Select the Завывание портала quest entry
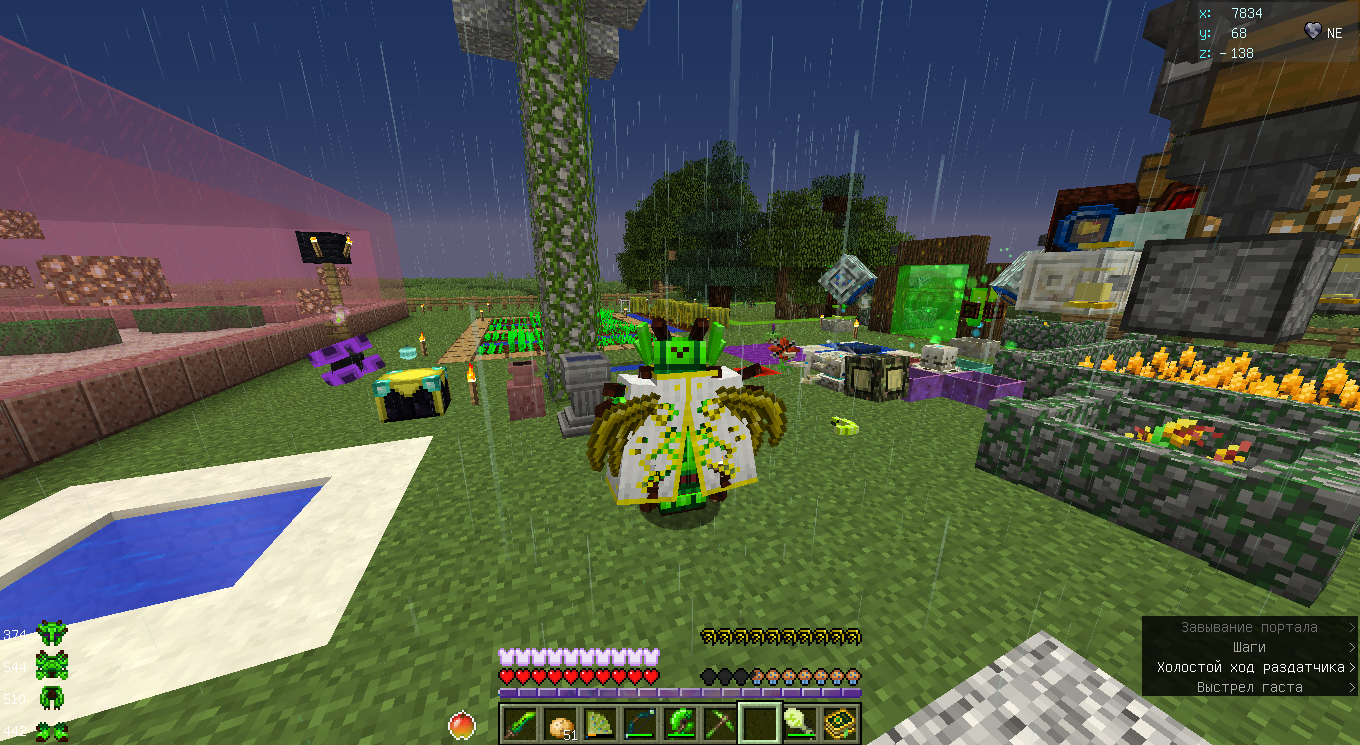Screen dimensions: 1360x745 pos(1250,627)
